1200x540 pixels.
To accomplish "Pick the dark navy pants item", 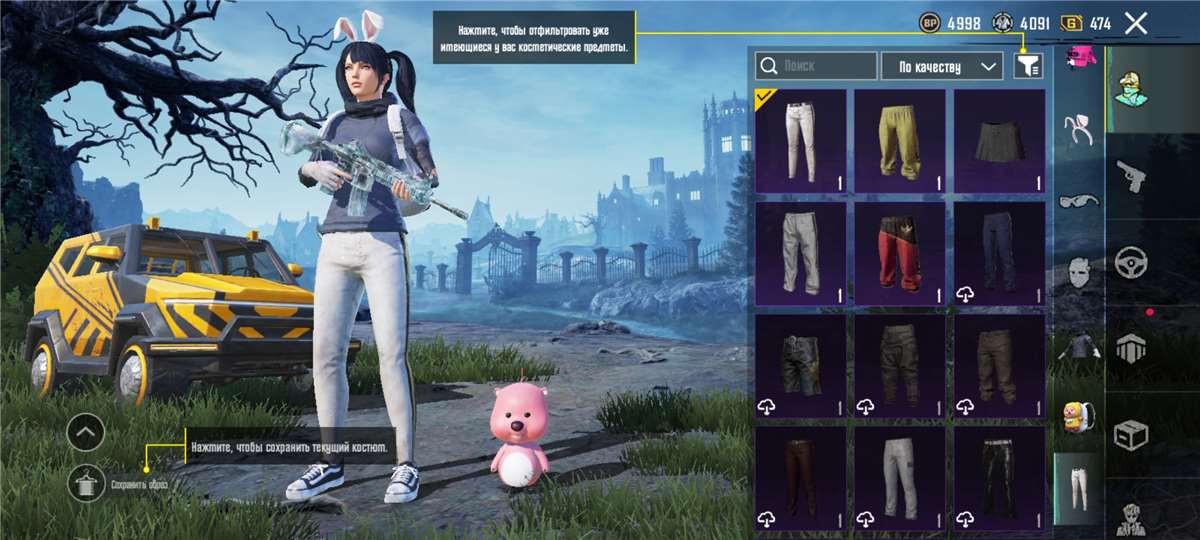I will pos(999,253).
